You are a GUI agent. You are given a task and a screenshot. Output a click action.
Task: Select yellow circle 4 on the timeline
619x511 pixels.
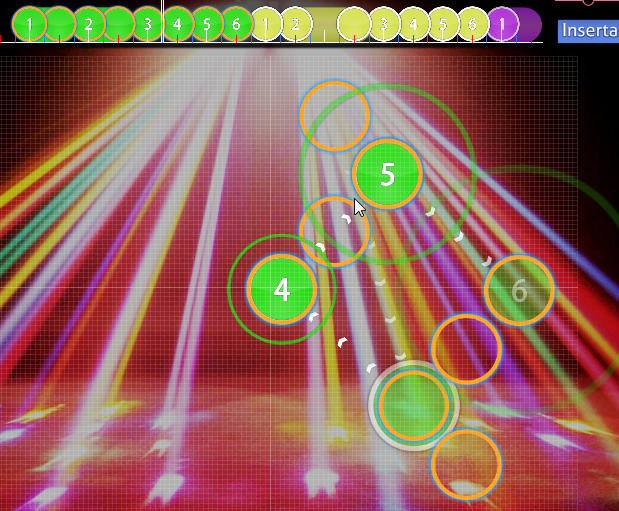(x=414, y=23)
